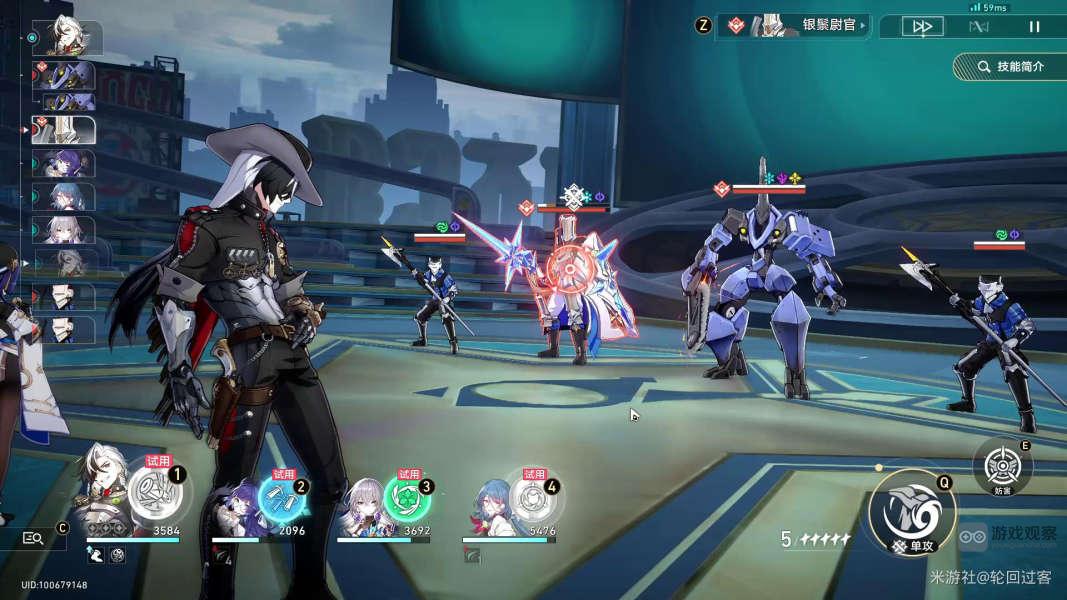The image size is (1067, 600).
Task: Trigger character 4's ultimate
Action: pyautogui.click(x=531, y=497)
